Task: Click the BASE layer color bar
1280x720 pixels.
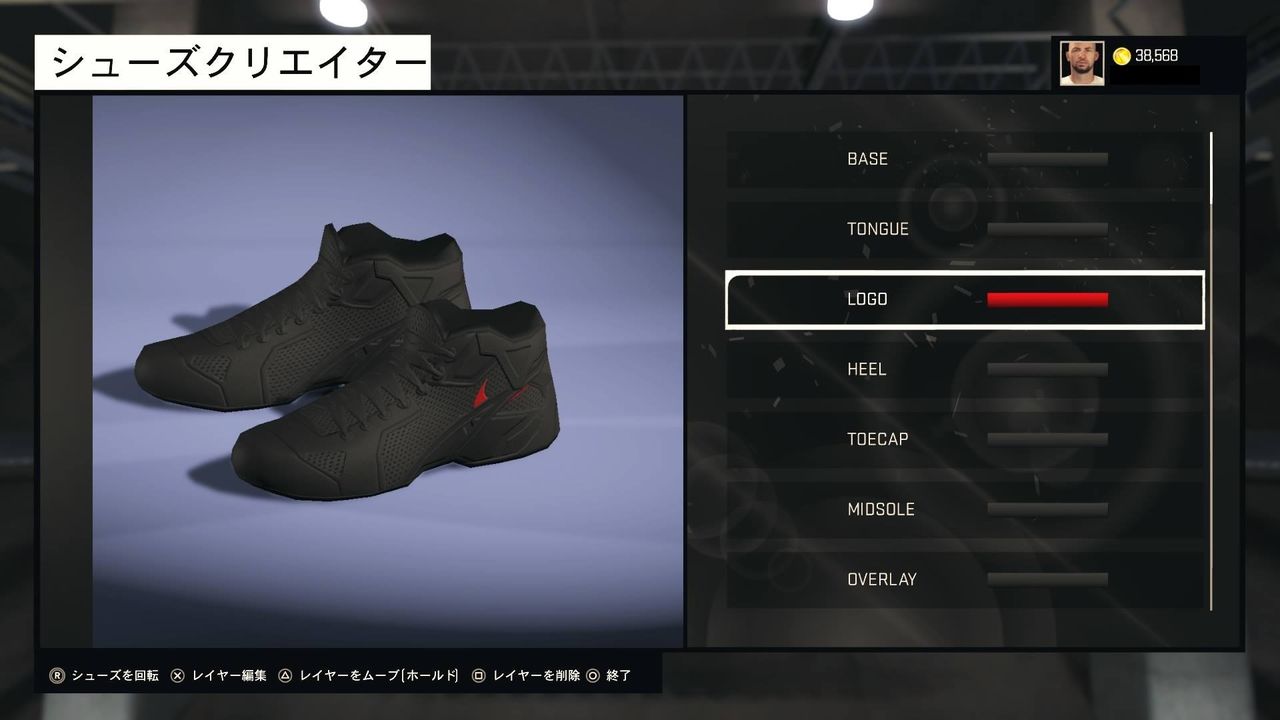Action: (1046, 157)
